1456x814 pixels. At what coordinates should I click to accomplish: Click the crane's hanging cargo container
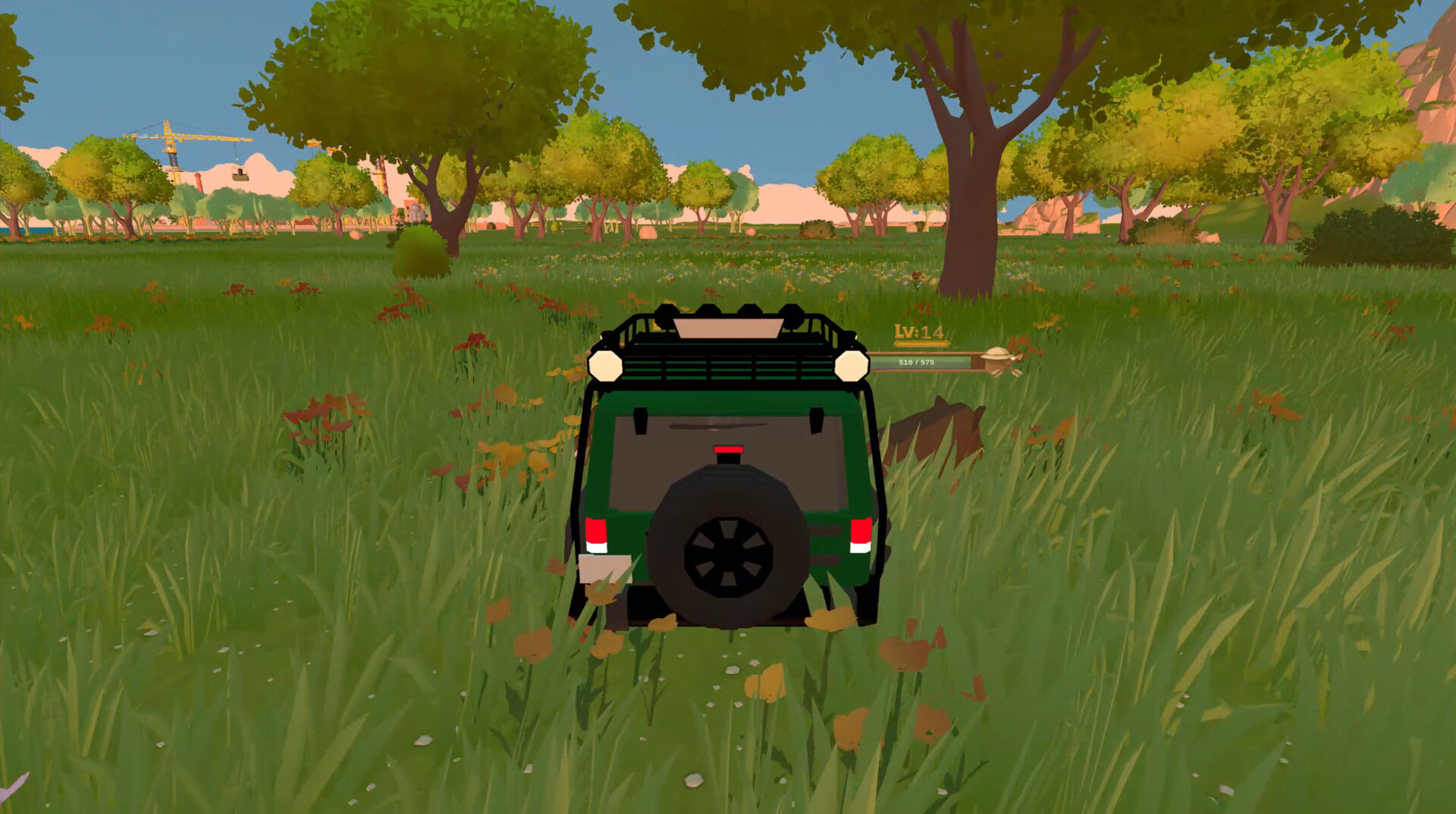point(240,177)
